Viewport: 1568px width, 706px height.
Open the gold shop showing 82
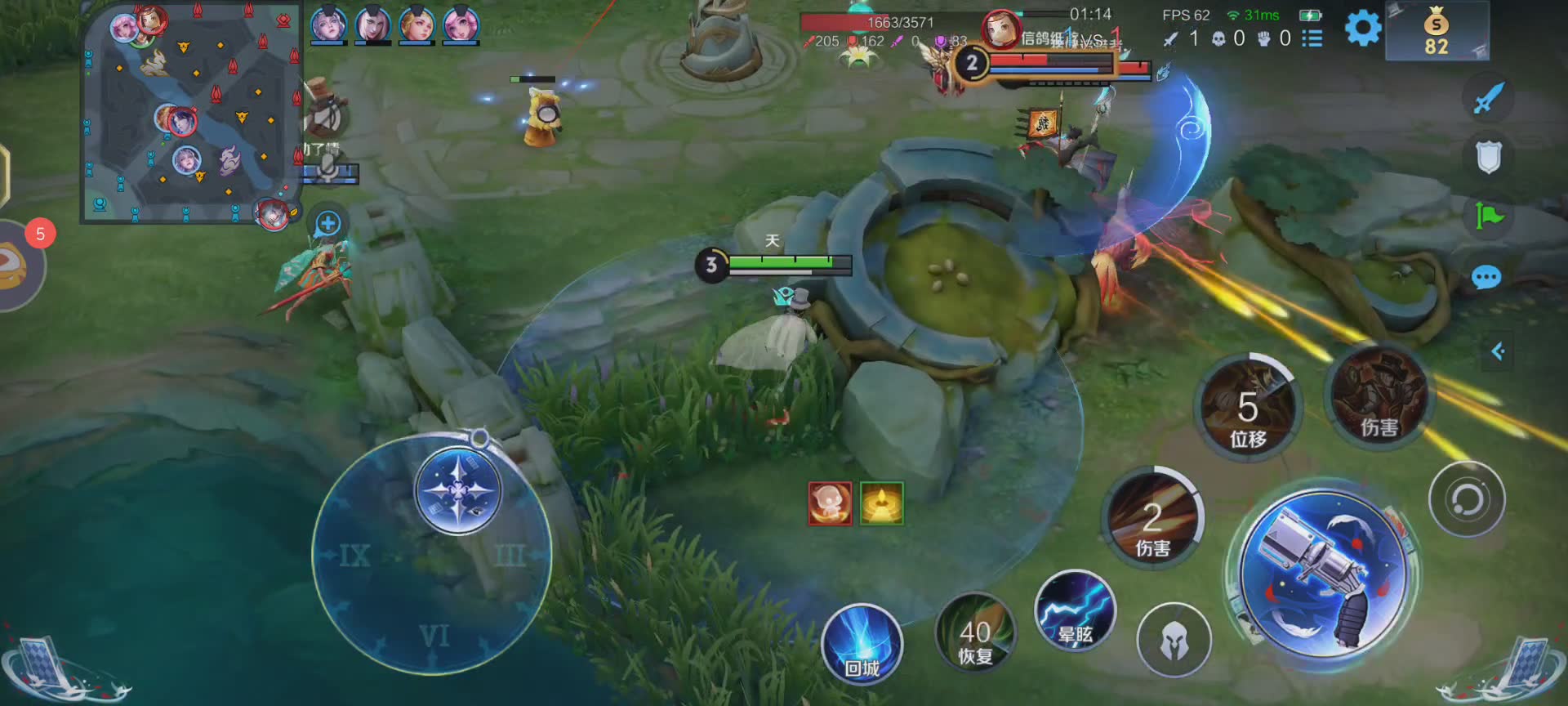coord(1437,31)
